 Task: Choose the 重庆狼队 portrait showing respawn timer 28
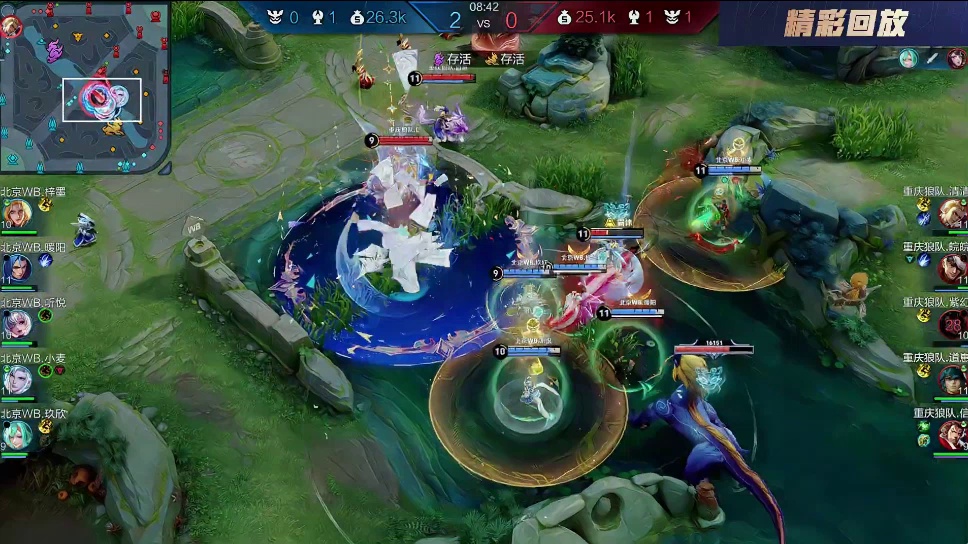951,324
